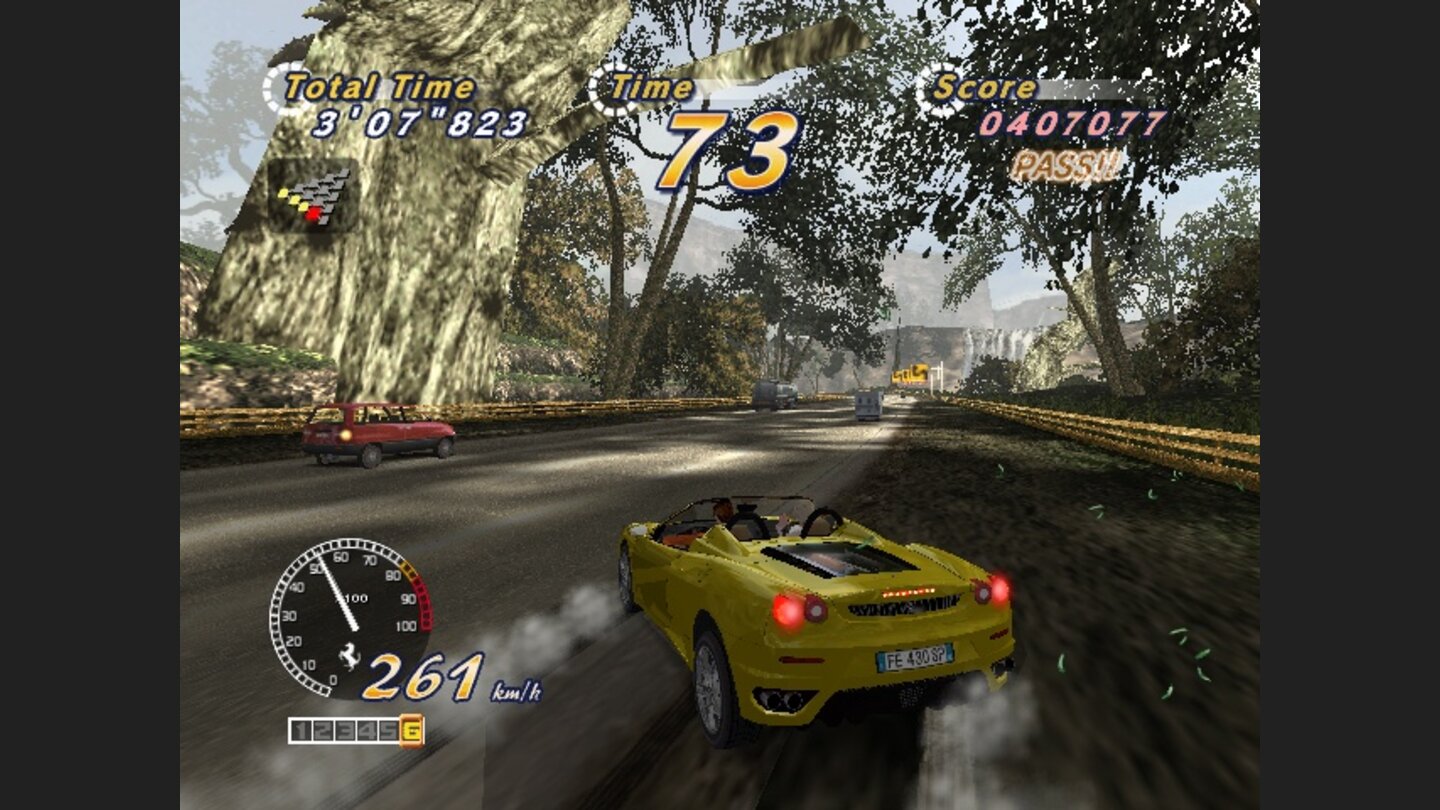Toggle the gear 5 slot indicator
The width and height of the screenshot is (1440, 810).
pyautogui.click(x=386, y=729)
